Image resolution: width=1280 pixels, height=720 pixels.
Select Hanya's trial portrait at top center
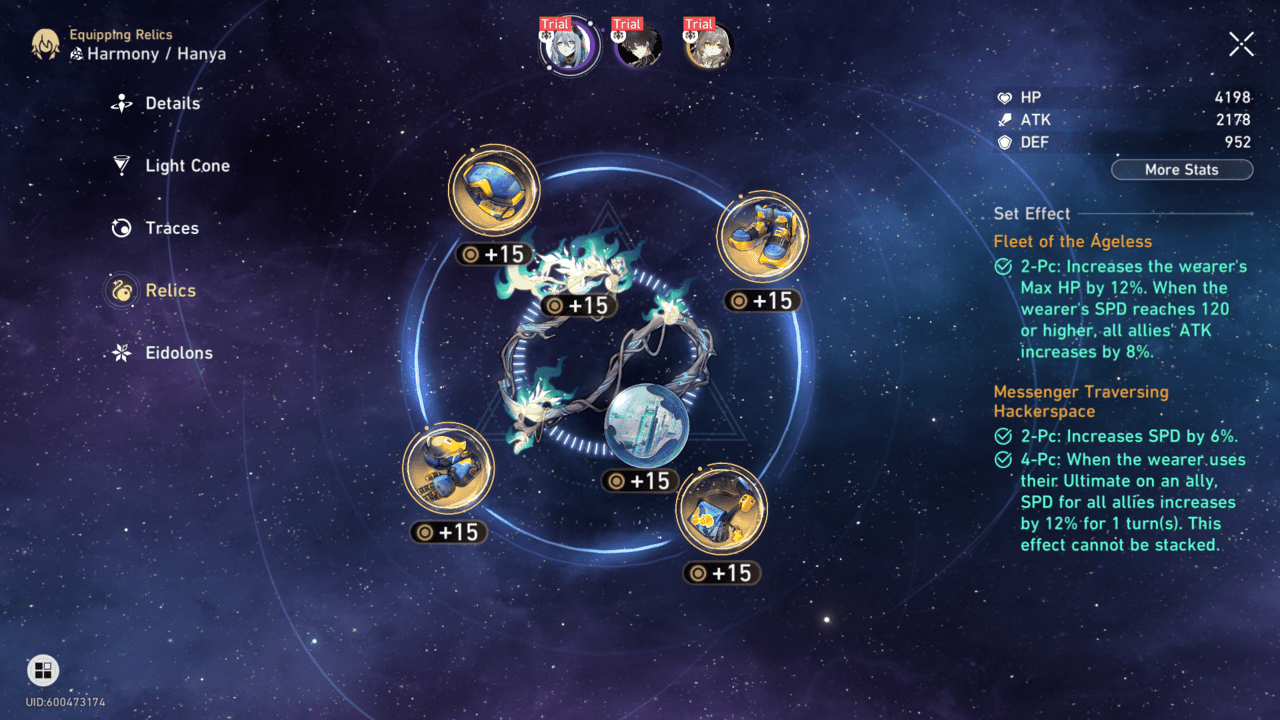pos(568,46)
